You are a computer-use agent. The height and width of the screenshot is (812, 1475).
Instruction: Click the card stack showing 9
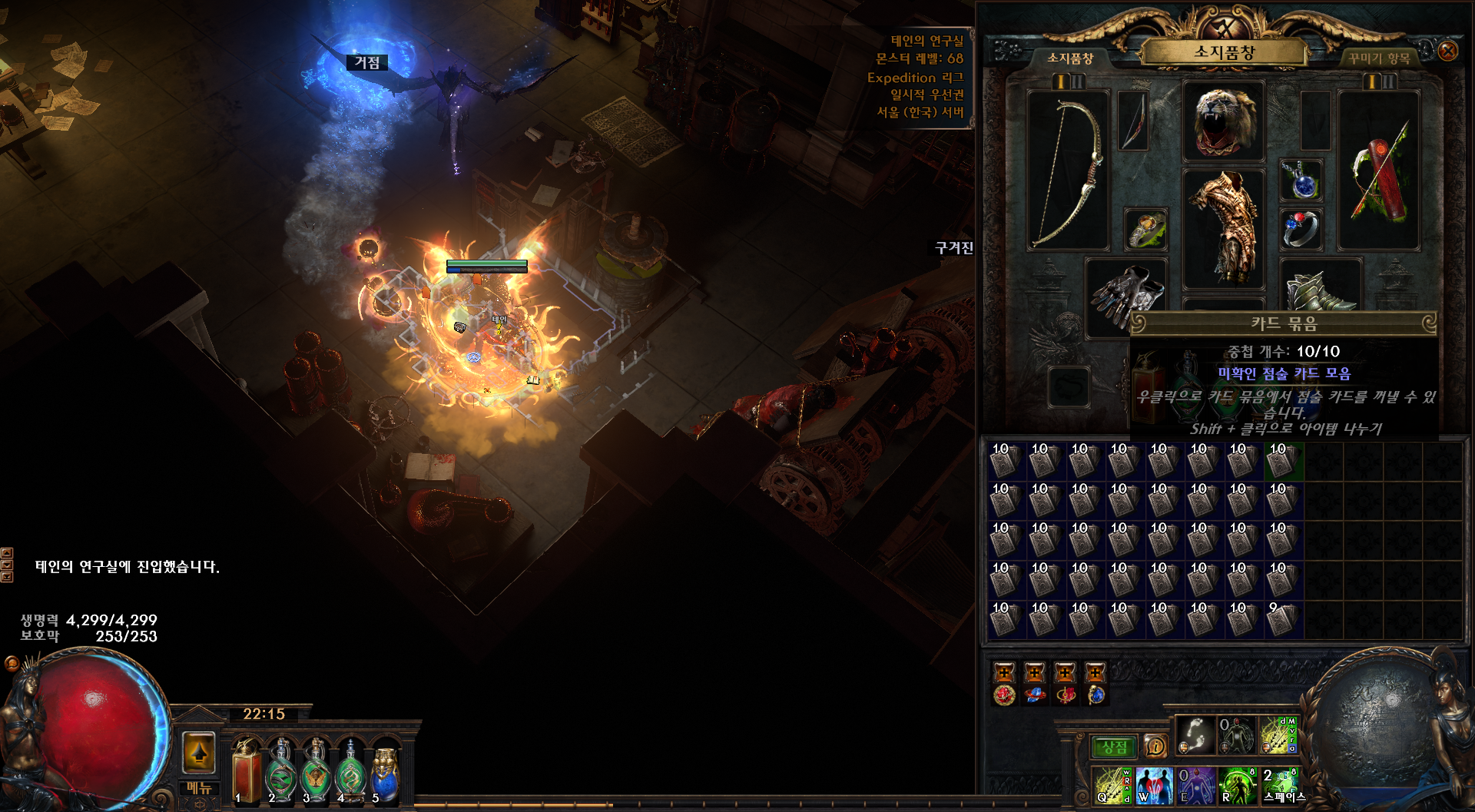[x=1279, y=619]
